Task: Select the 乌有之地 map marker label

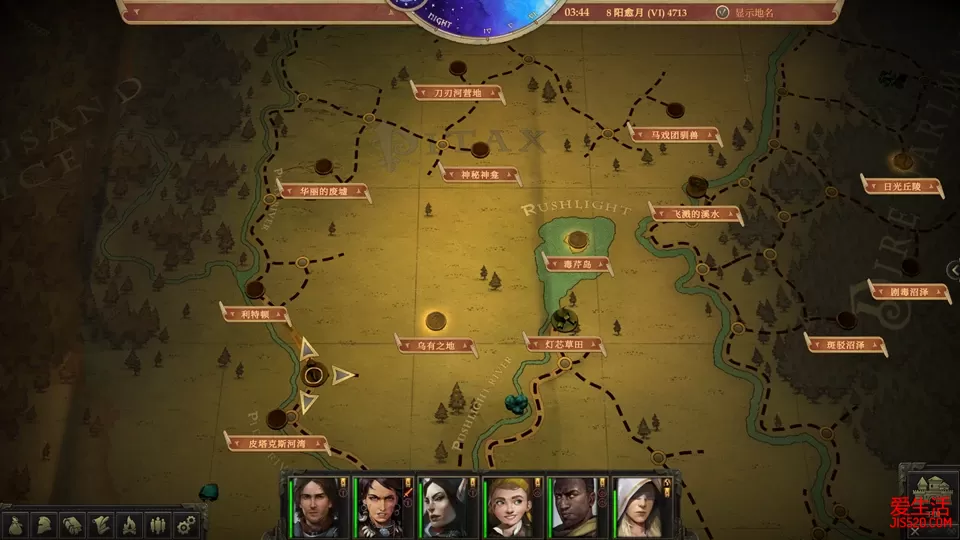Action: [436, 346]
